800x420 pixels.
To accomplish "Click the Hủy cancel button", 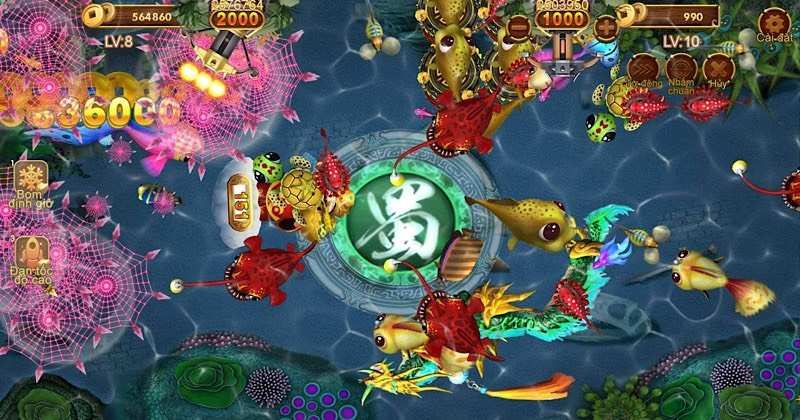I will point(717,67).
